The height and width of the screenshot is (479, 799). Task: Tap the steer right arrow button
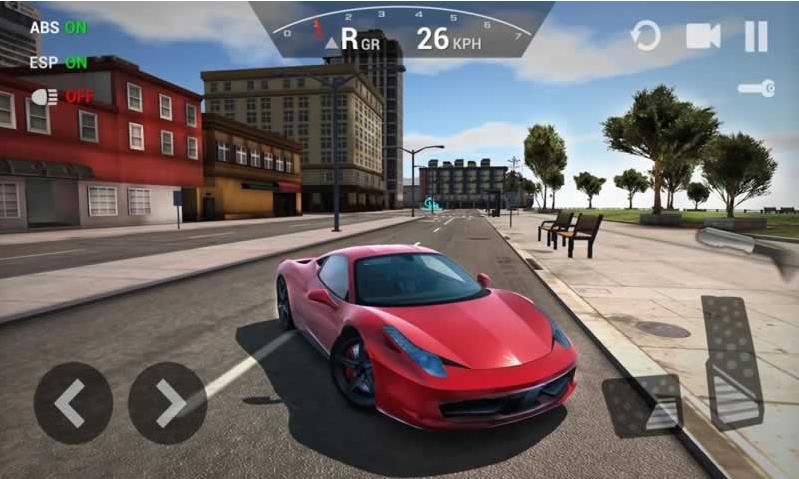tap(168, 402)
